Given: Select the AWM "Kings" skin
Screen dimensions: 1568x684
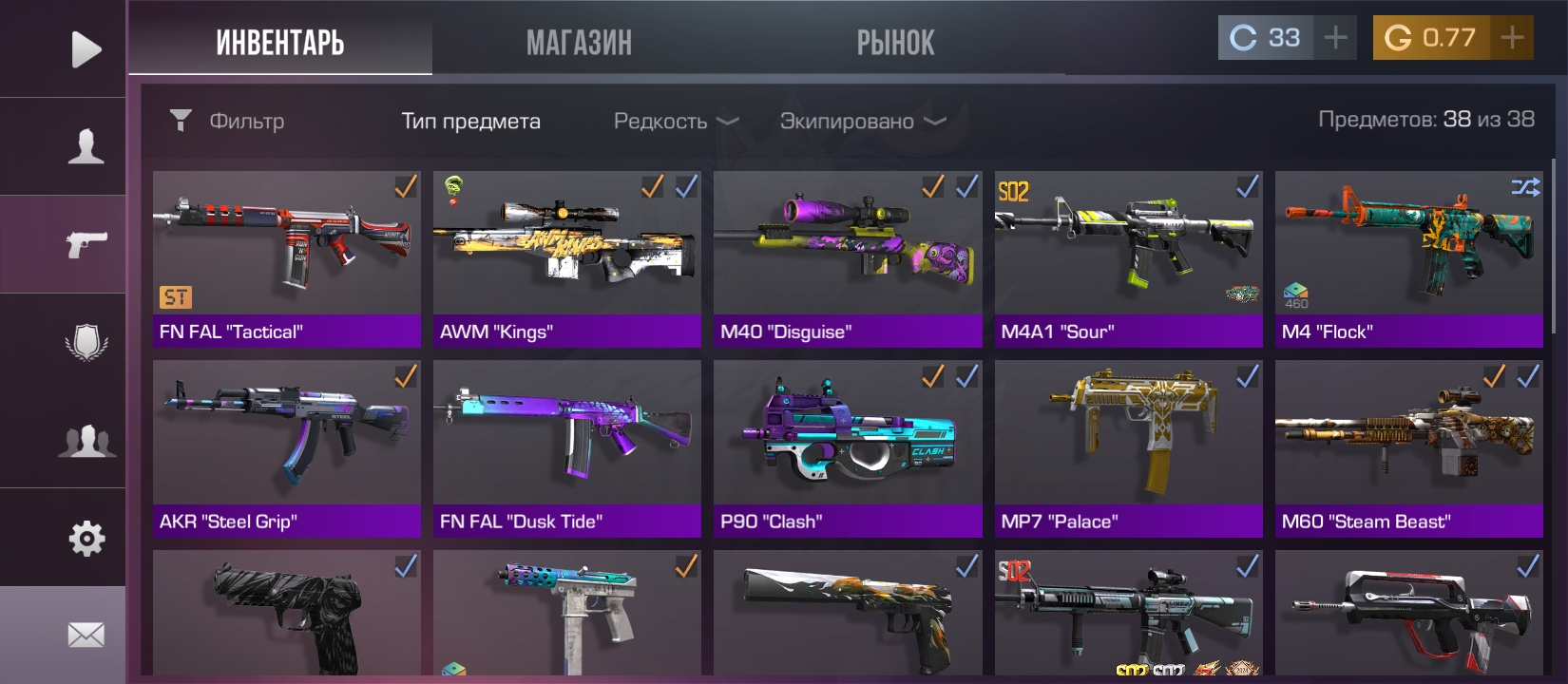Looking at the screenshot, I should [x=566, y=258].
